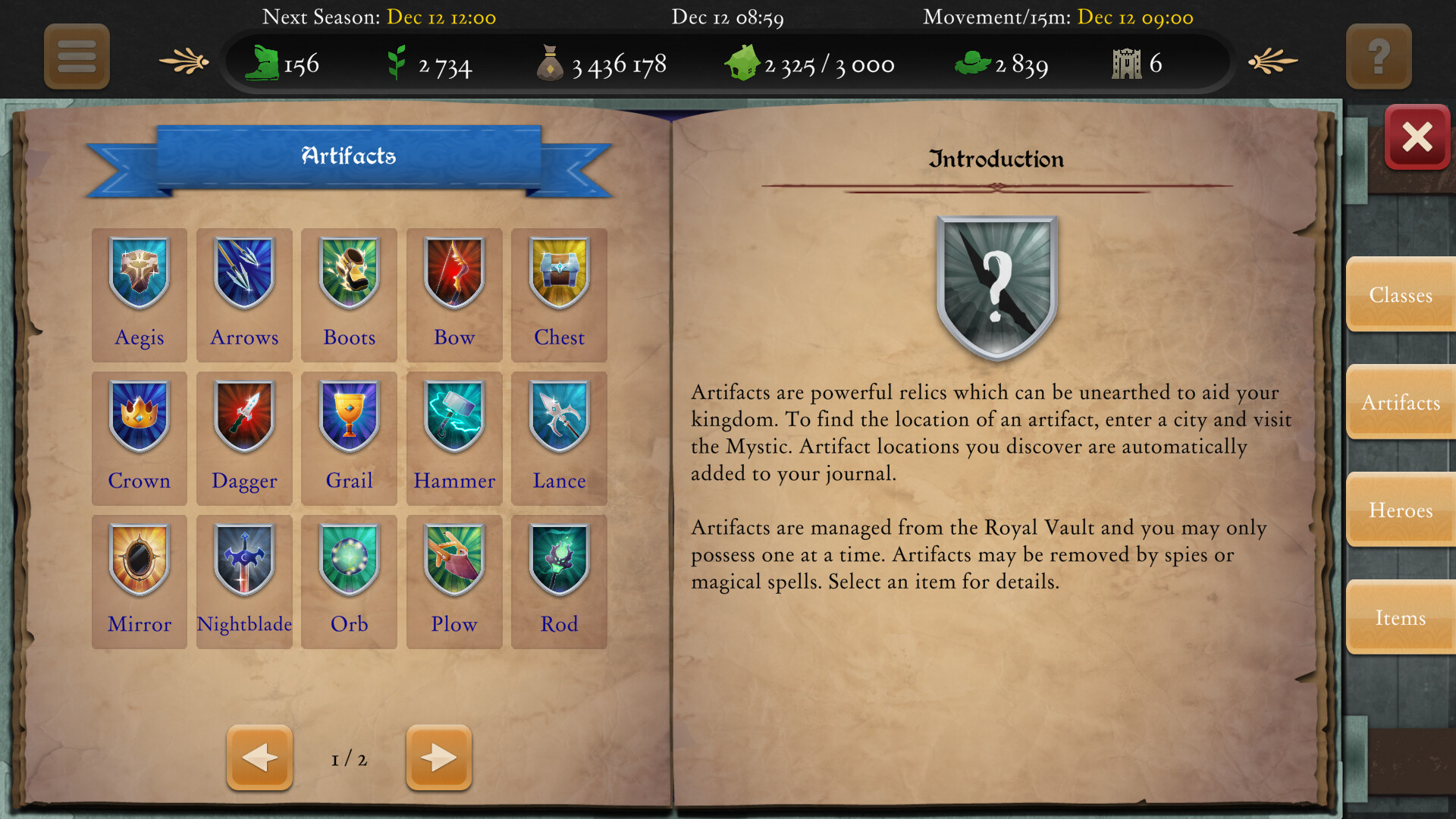Screen dimensions: 1456x819
Task: Go to next artifacts page
Action: click(438, 757)
